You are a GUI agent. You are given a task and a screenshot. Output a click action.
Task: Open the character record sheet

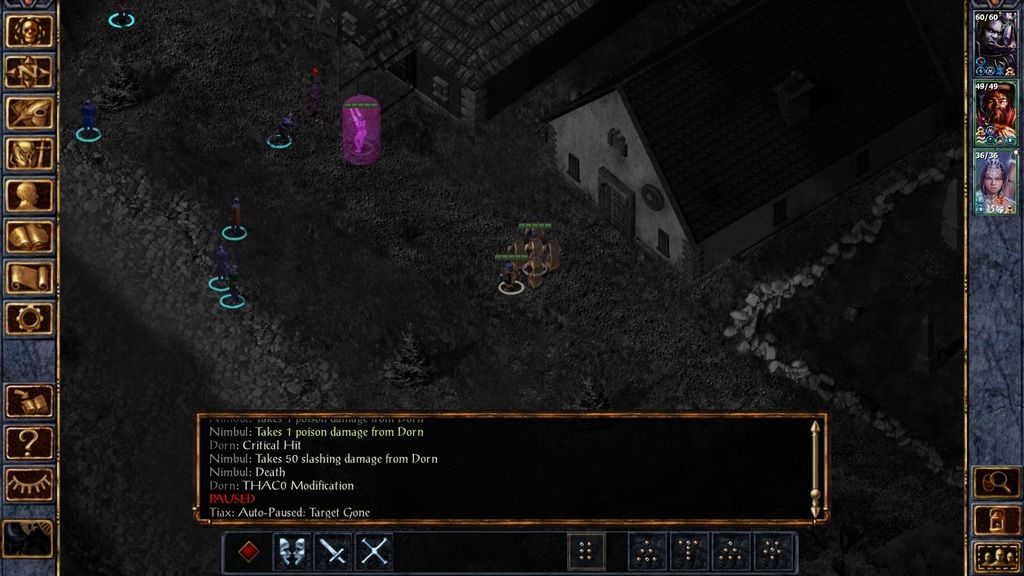29,195
